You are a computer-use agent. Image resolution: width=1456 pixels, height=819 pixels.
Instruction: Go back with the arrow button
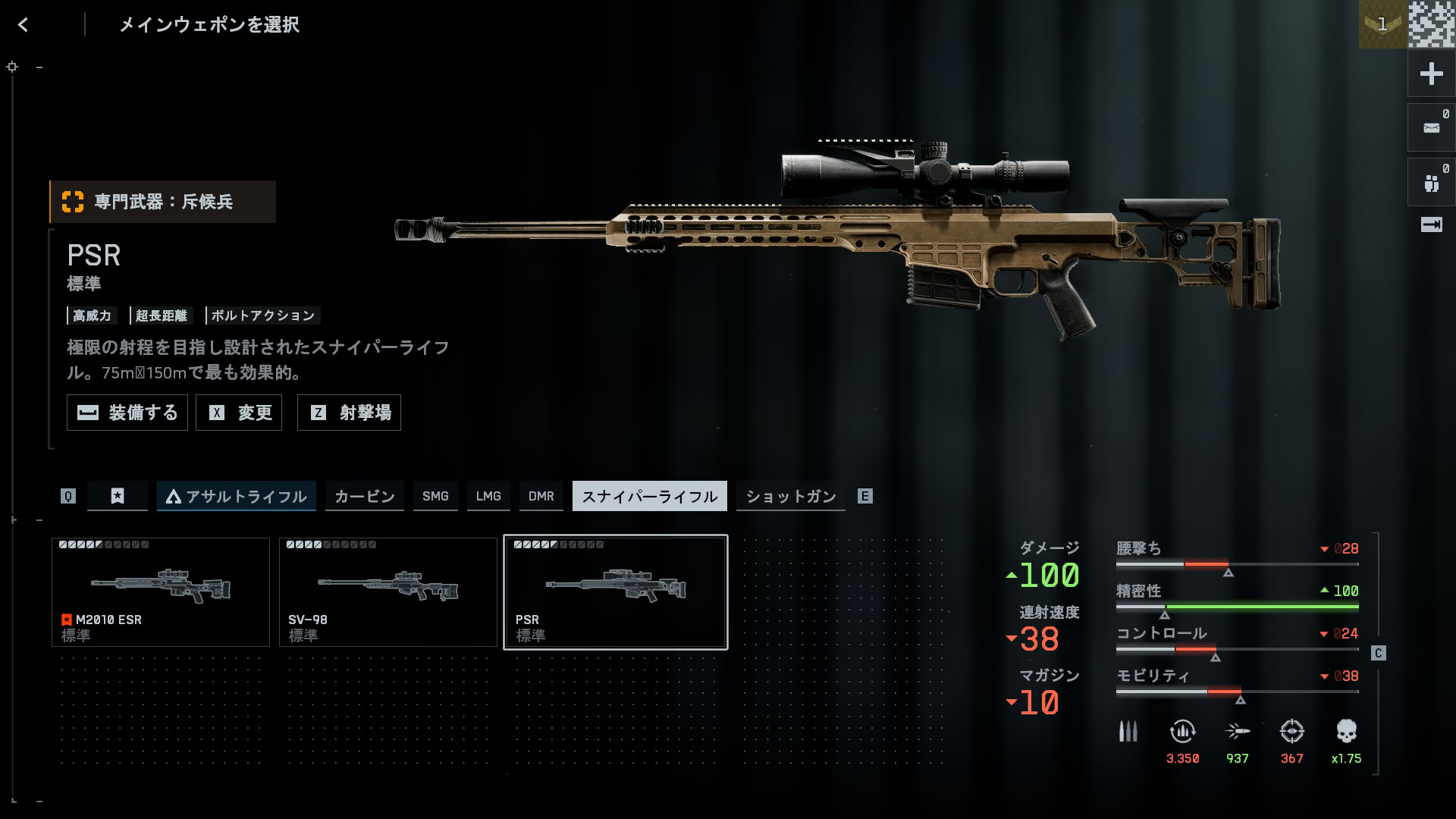[23, 25]
